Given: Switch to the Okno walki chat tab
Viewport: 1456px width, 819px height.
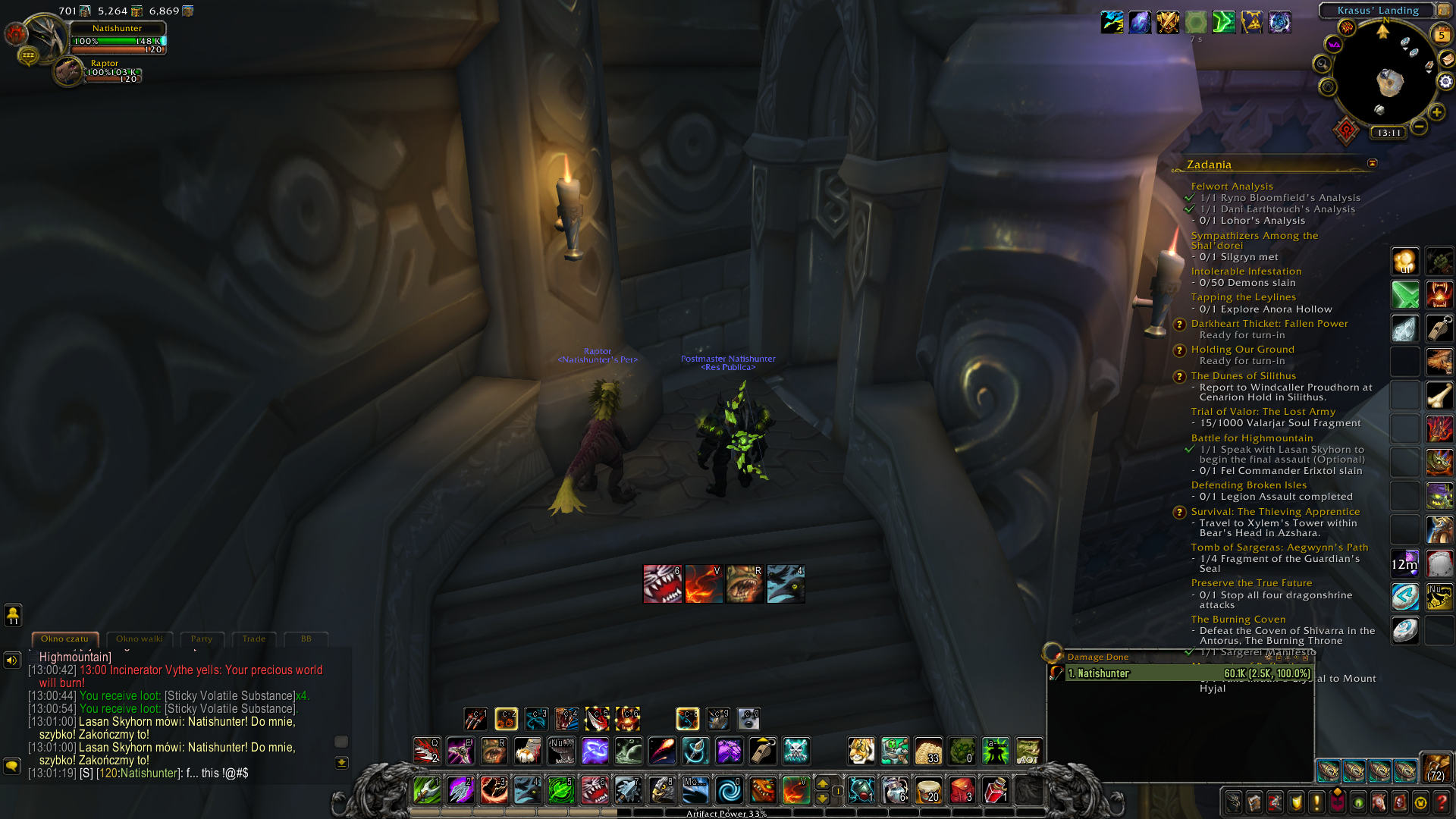Looking at the screenshot, I should pyautogui.click(x=140, y=639).
